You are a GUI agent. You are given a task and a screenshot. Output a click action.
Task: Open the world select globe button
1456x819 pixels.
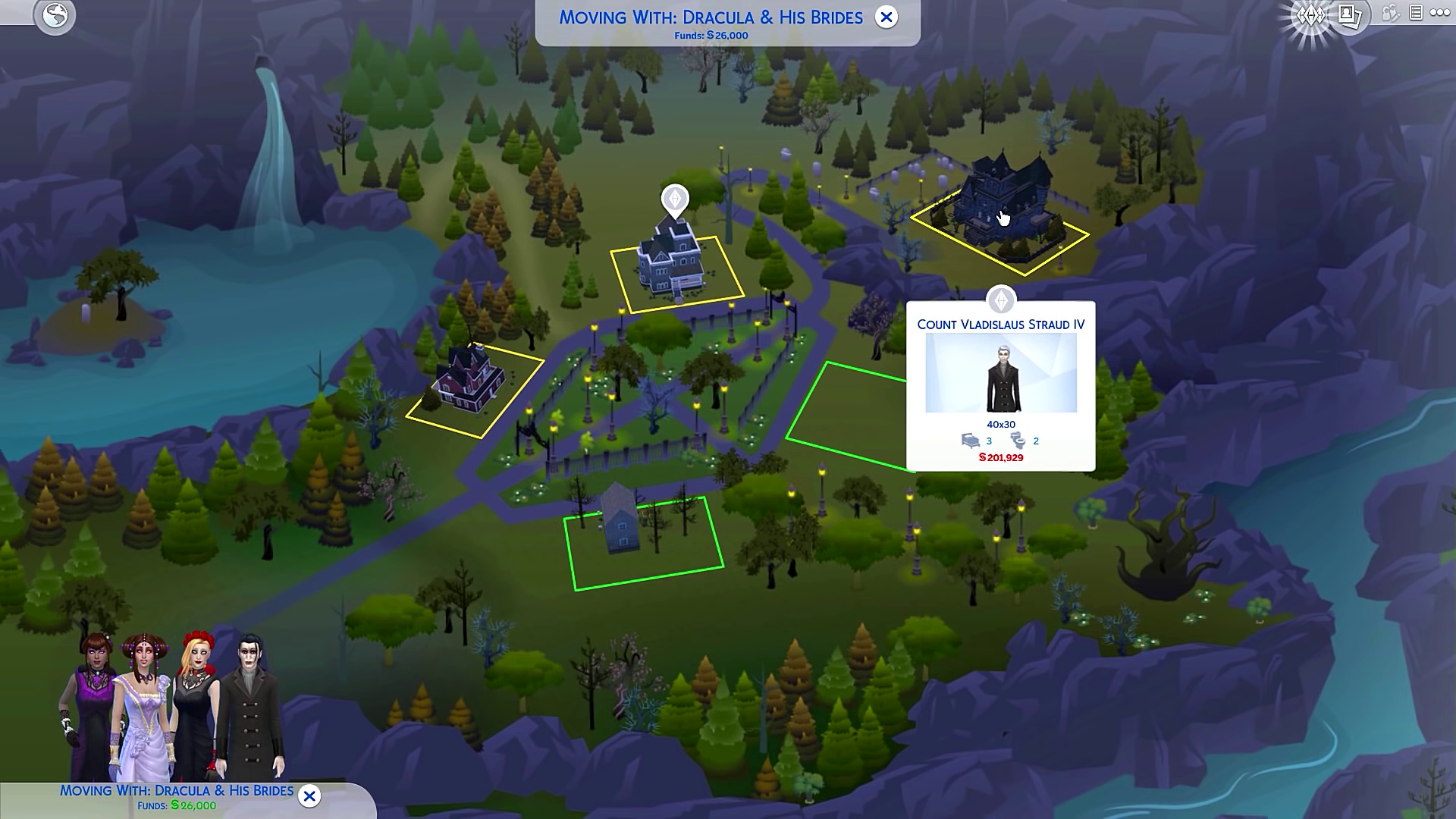coord(55,15)
